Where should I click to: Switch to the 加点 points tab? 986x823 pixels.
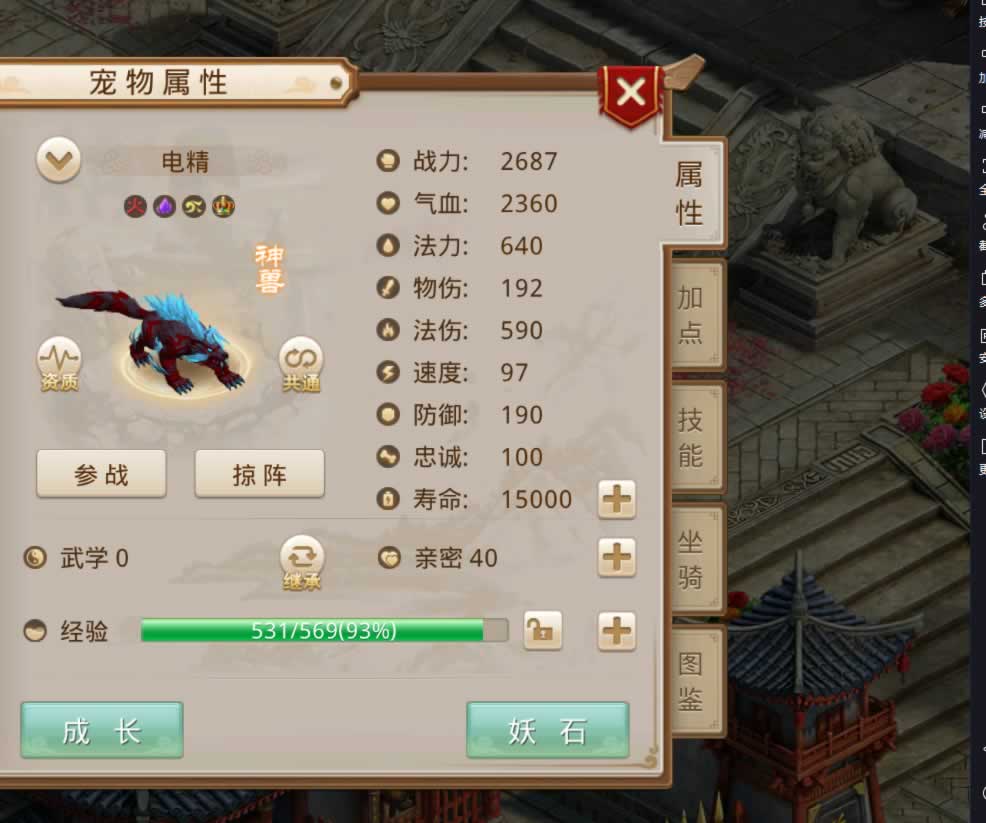[x=691, y=314]
